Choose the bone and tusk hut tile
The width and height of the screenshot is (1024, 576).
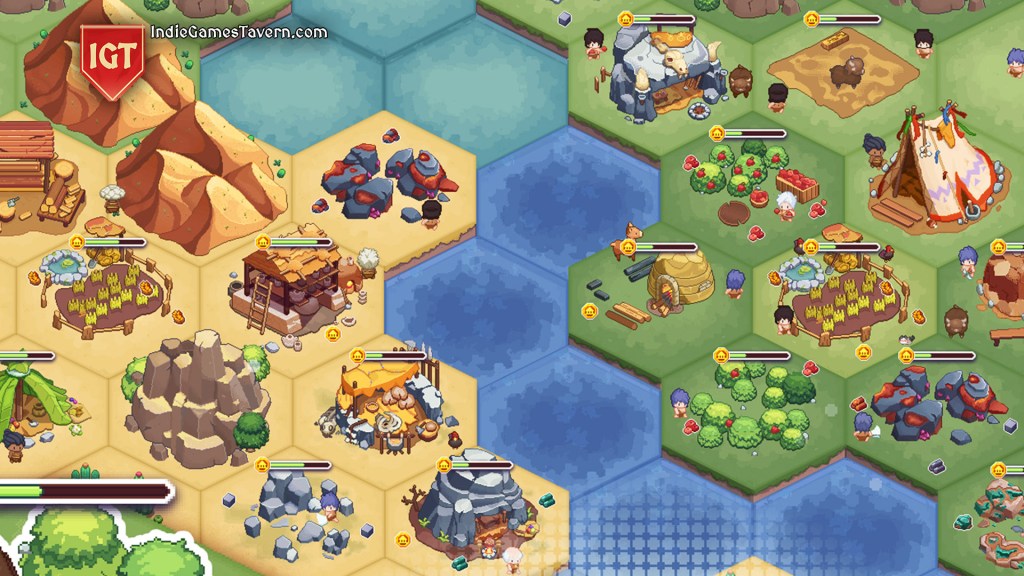click(x=390, y=398)
